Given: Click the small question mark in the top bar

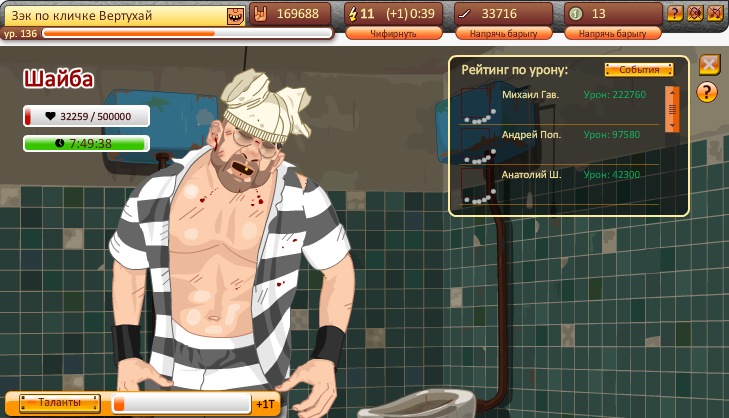Looking at the screenshot, I should [676, 14].
